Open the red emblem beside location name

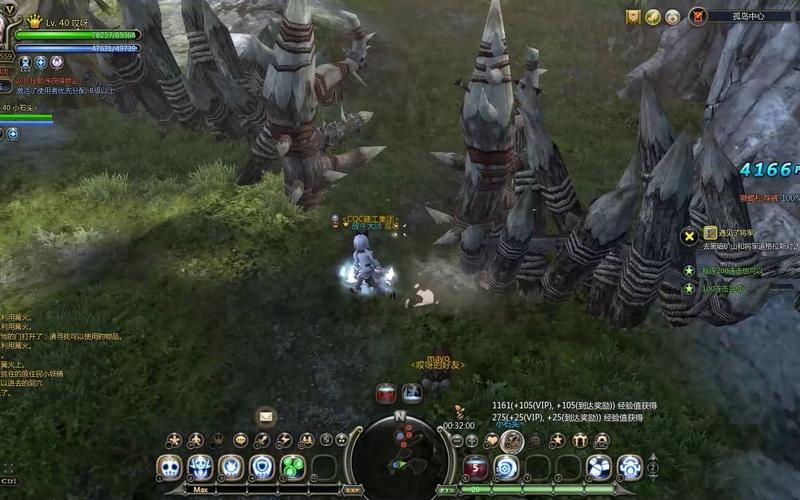[x=698, y=16]
